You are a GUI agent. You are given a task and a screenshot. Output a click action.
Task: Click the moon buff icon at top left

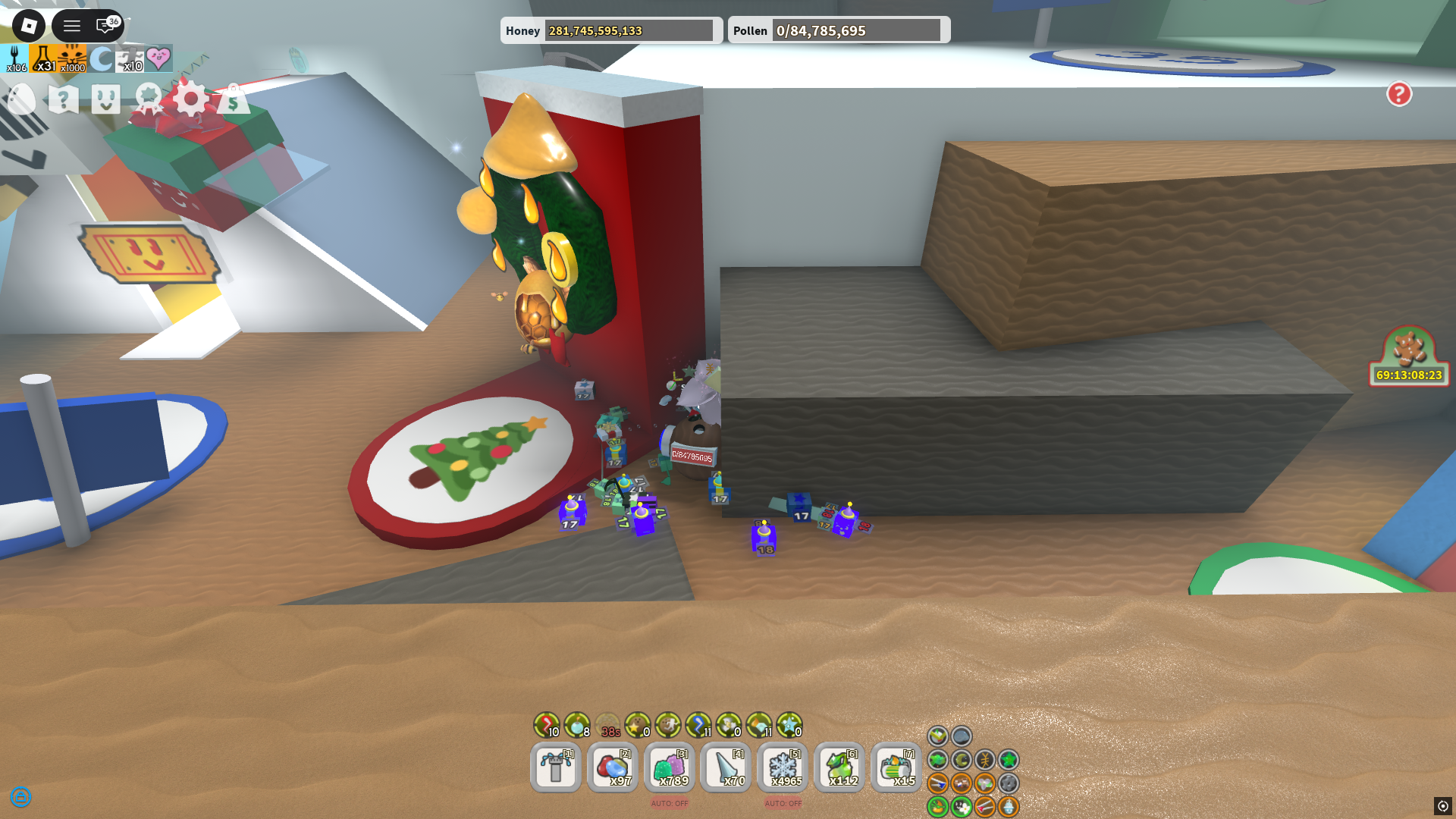102,58
